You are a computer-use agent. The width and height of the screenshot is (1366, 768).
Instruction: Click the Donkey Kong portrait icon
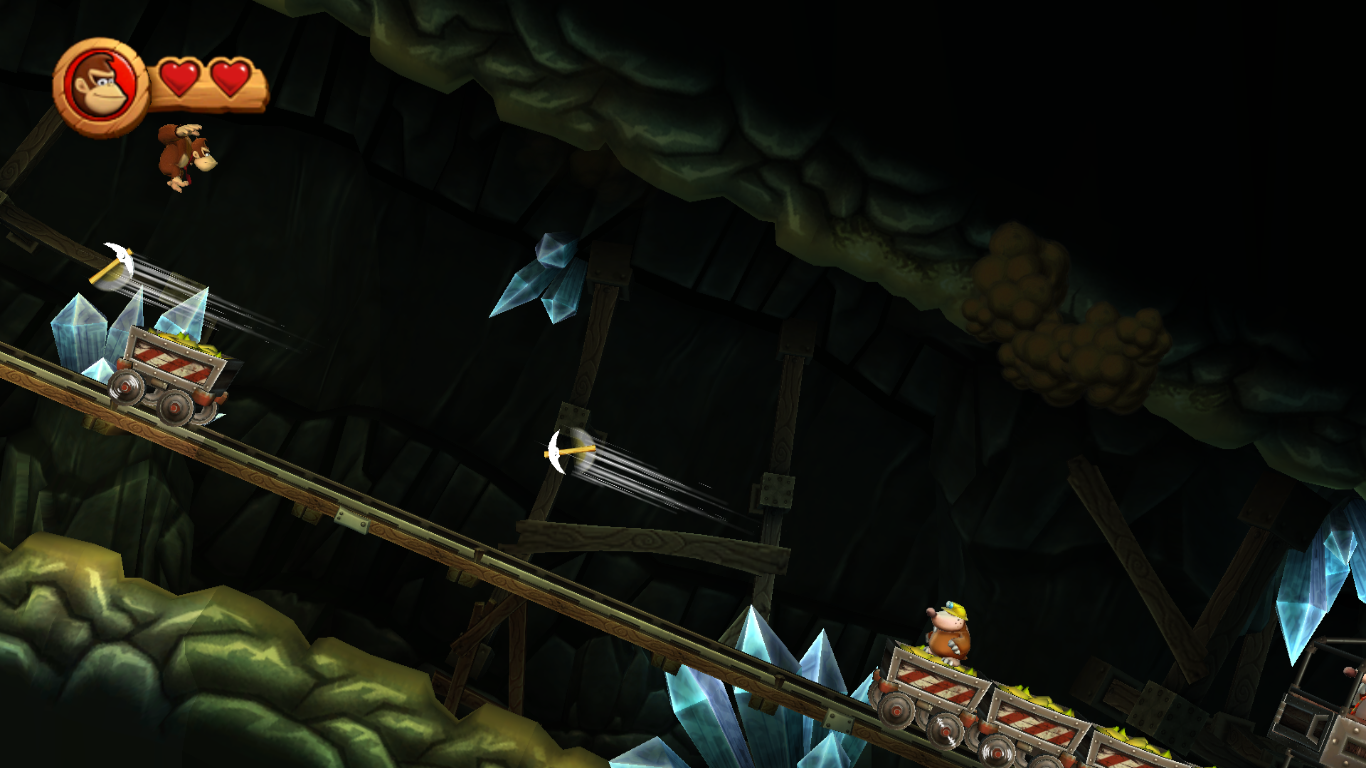click(99, 84)
